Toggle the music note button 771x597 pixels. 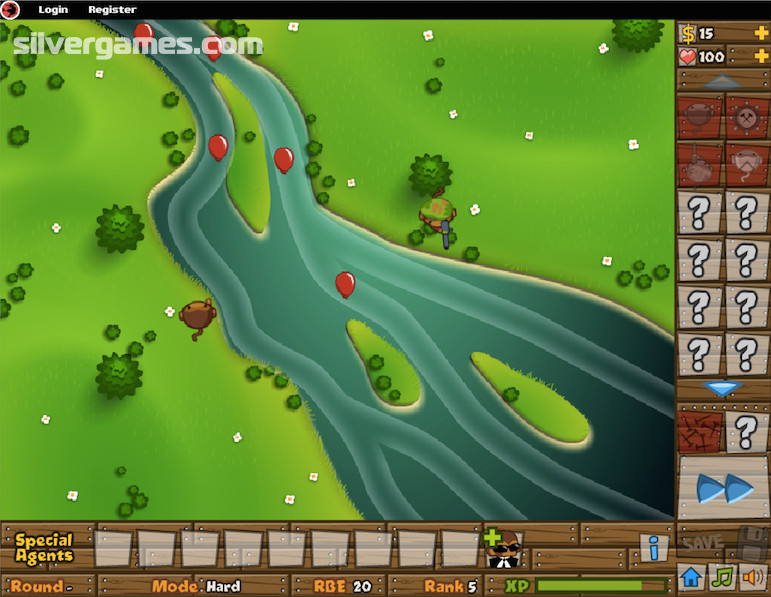tap(721, 577)
